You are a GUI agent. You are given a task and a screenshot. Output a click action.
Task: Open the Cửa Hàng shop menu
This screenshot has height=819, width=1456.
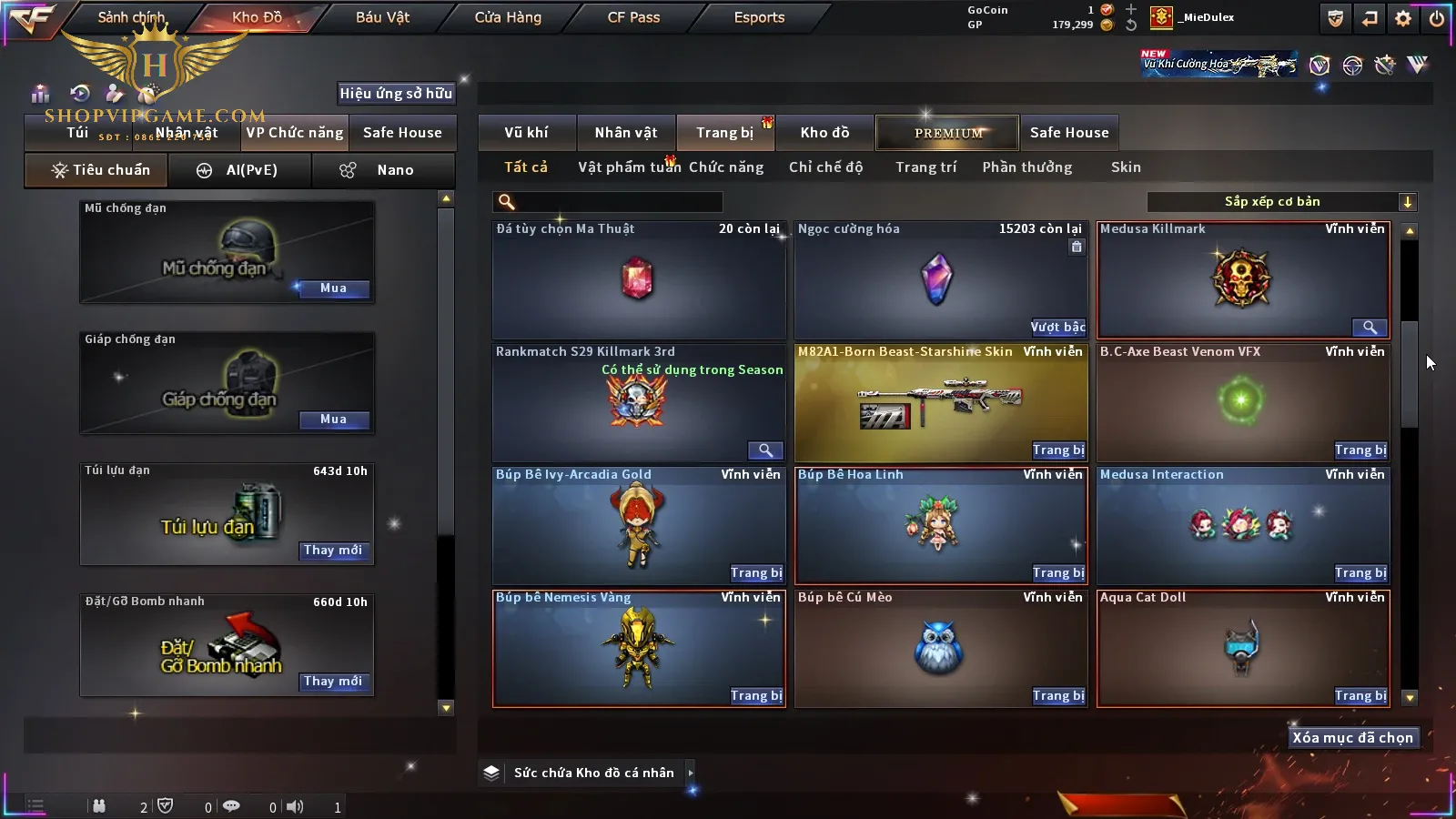coord(508,17)
